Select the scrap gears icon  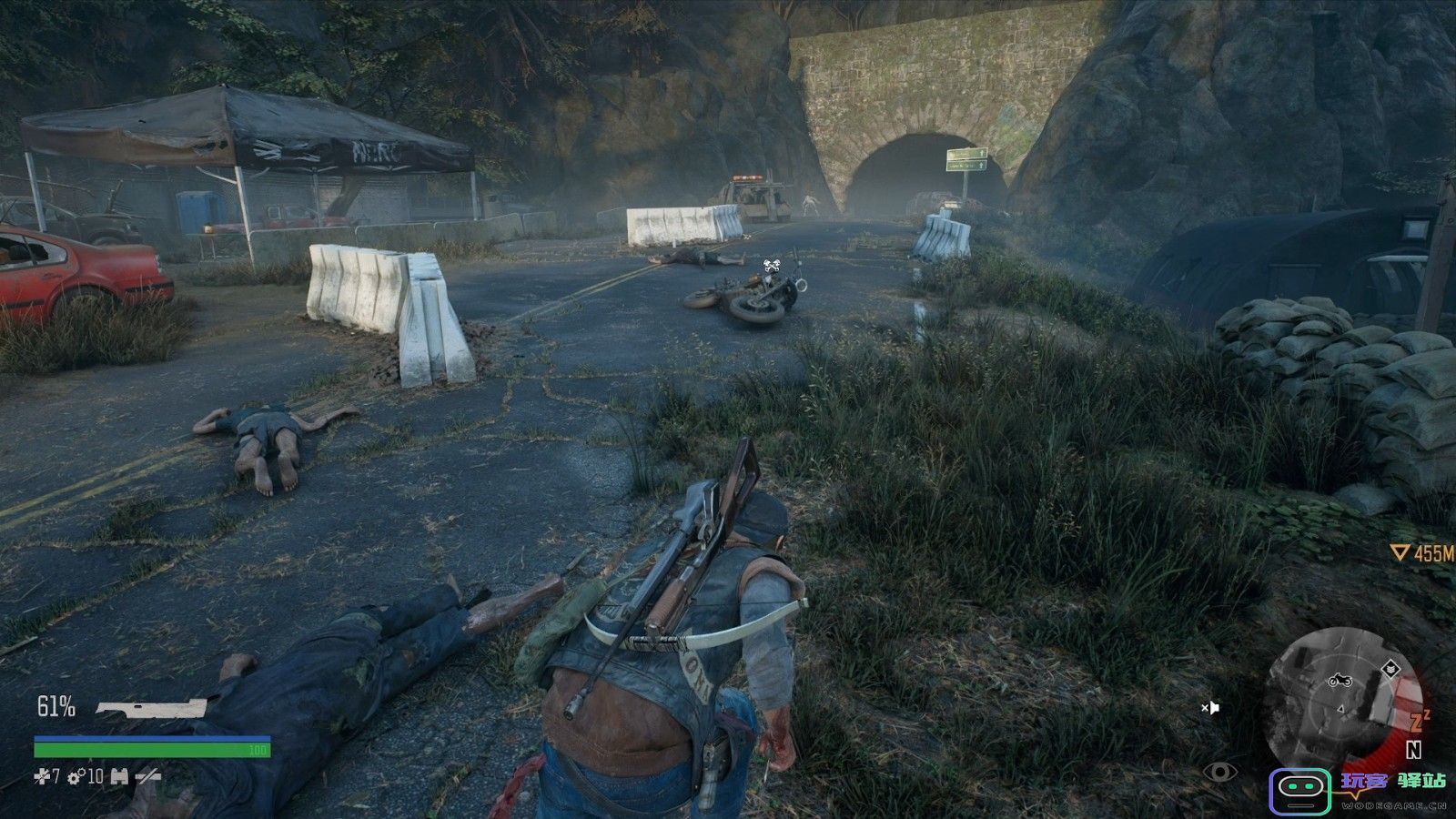click(x=76, y=776)
